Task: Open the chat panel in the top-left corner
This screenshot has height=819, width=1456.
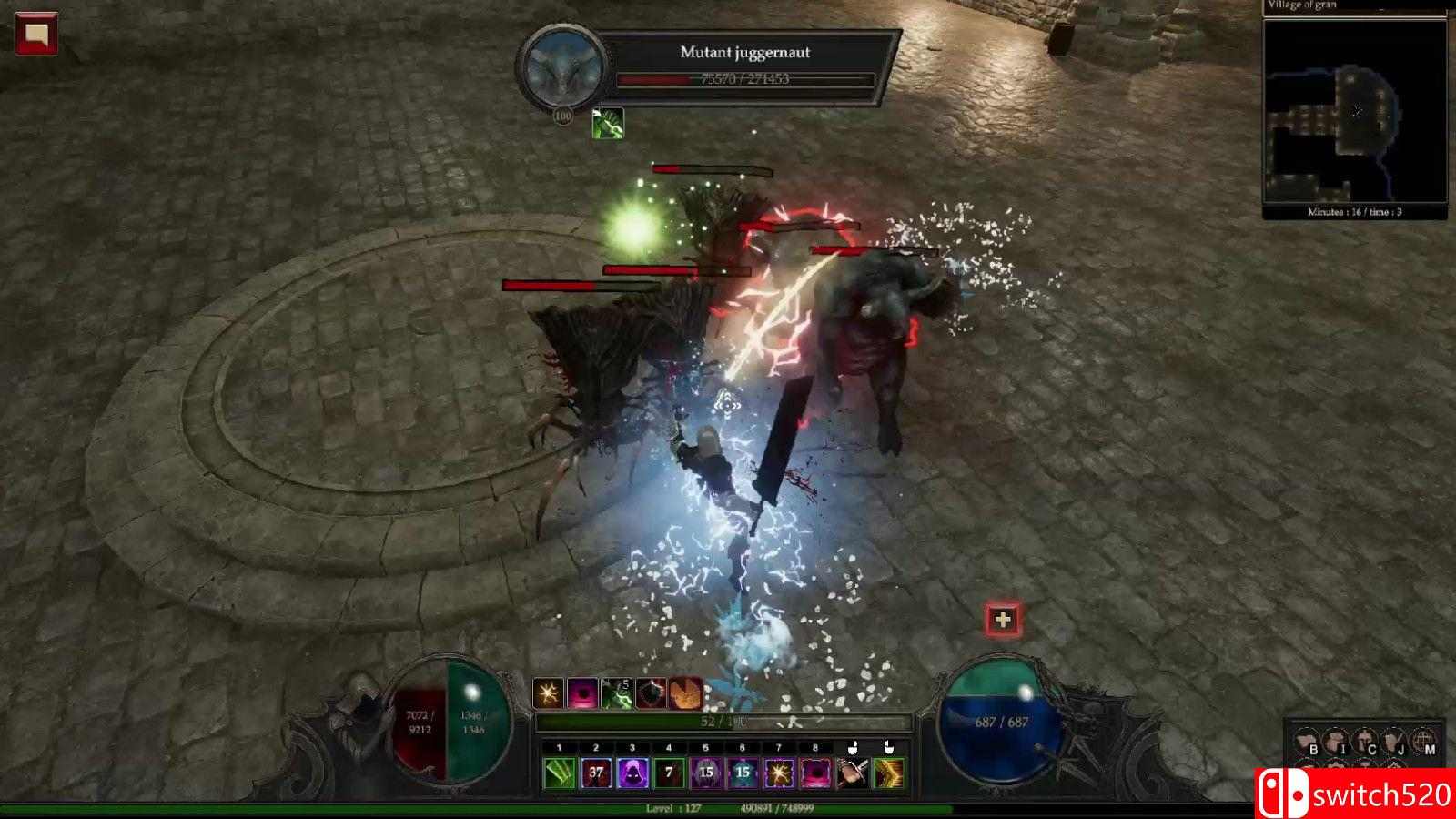Action: pyautogui.click(x=36, y=35)
